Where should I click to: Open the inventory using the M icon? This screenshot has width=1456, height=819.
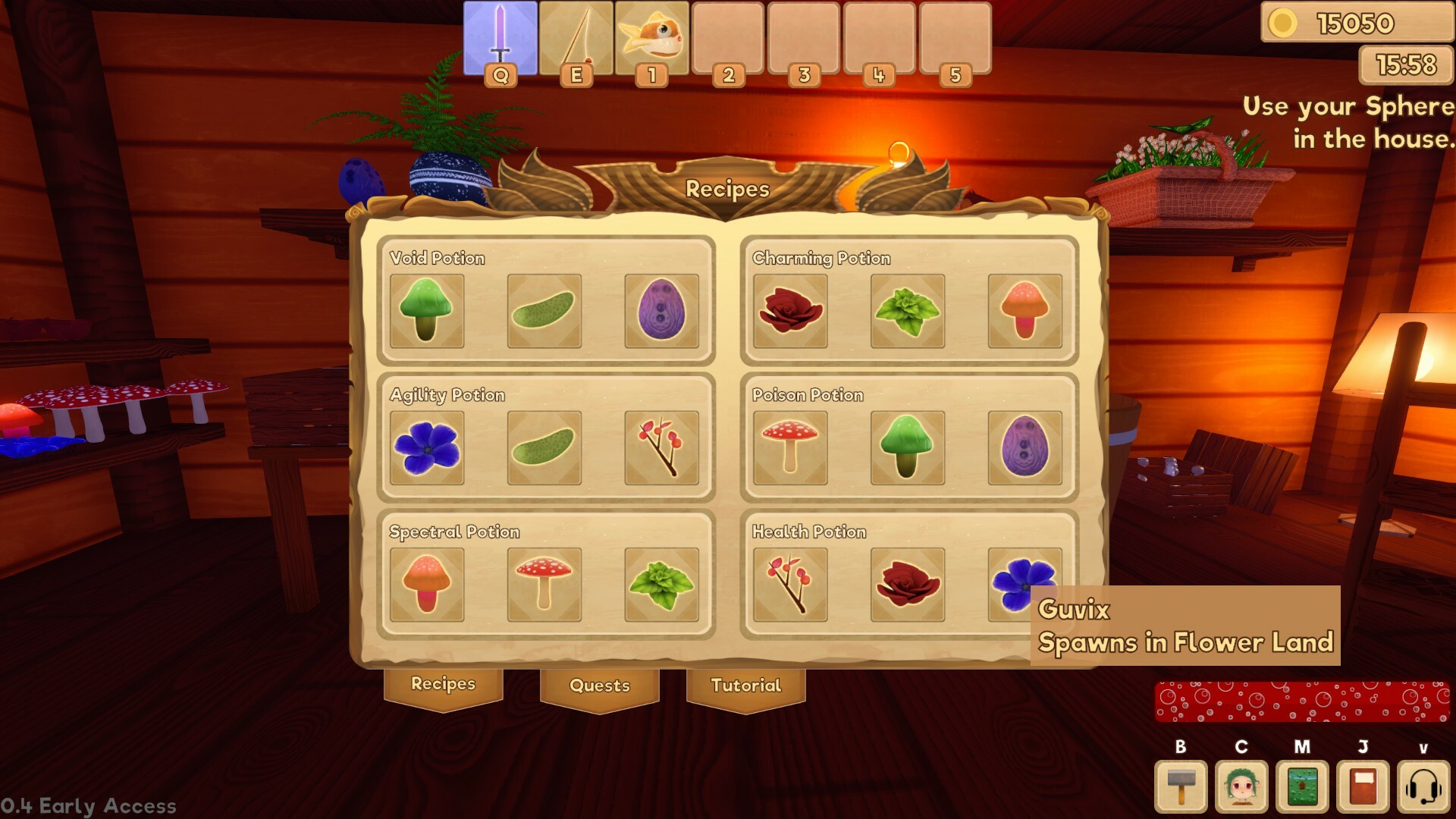[1300, 786]
